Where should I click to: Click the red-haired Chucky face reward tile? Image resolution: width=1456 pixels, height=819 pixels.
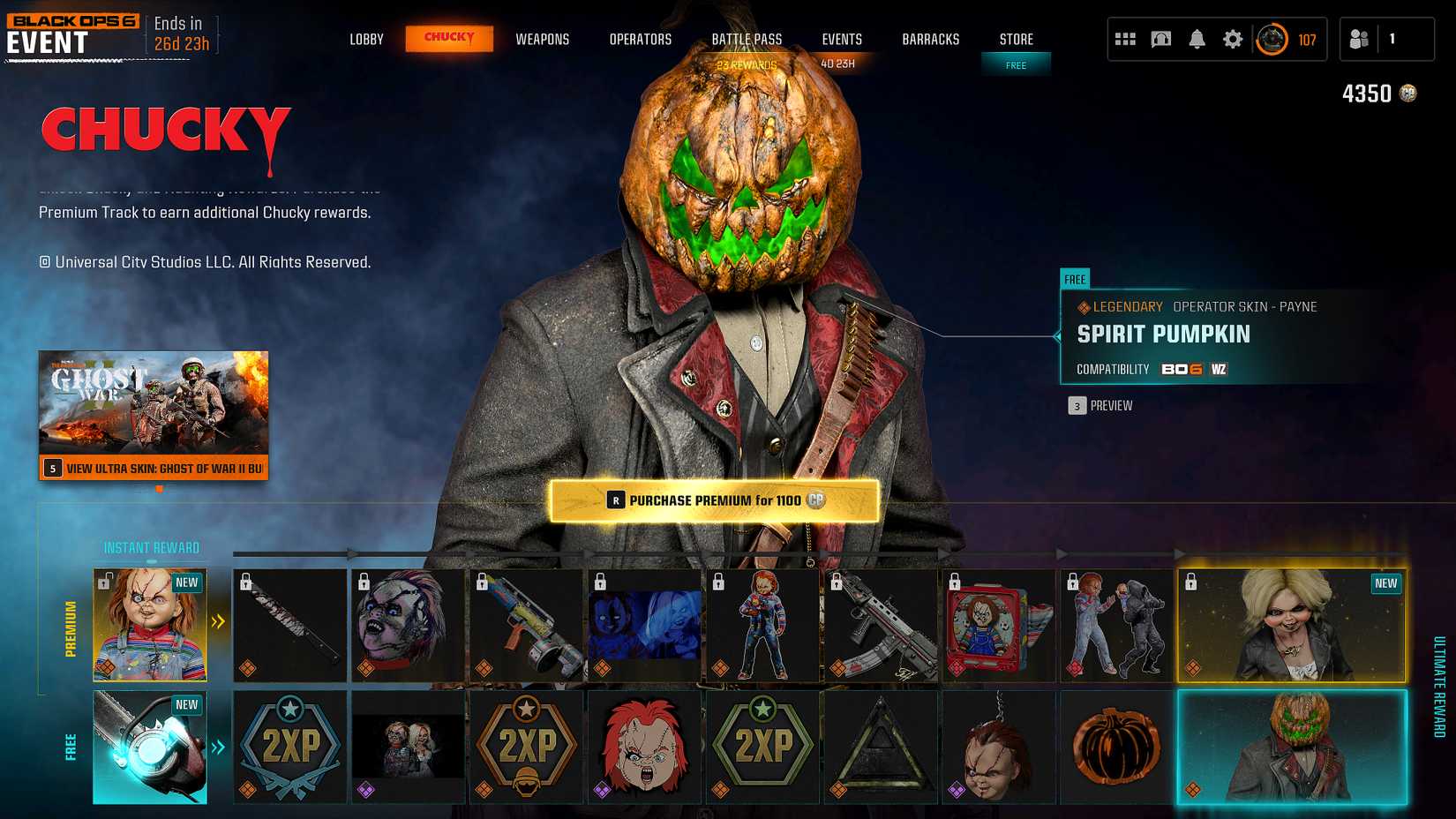tap(644, 748)
